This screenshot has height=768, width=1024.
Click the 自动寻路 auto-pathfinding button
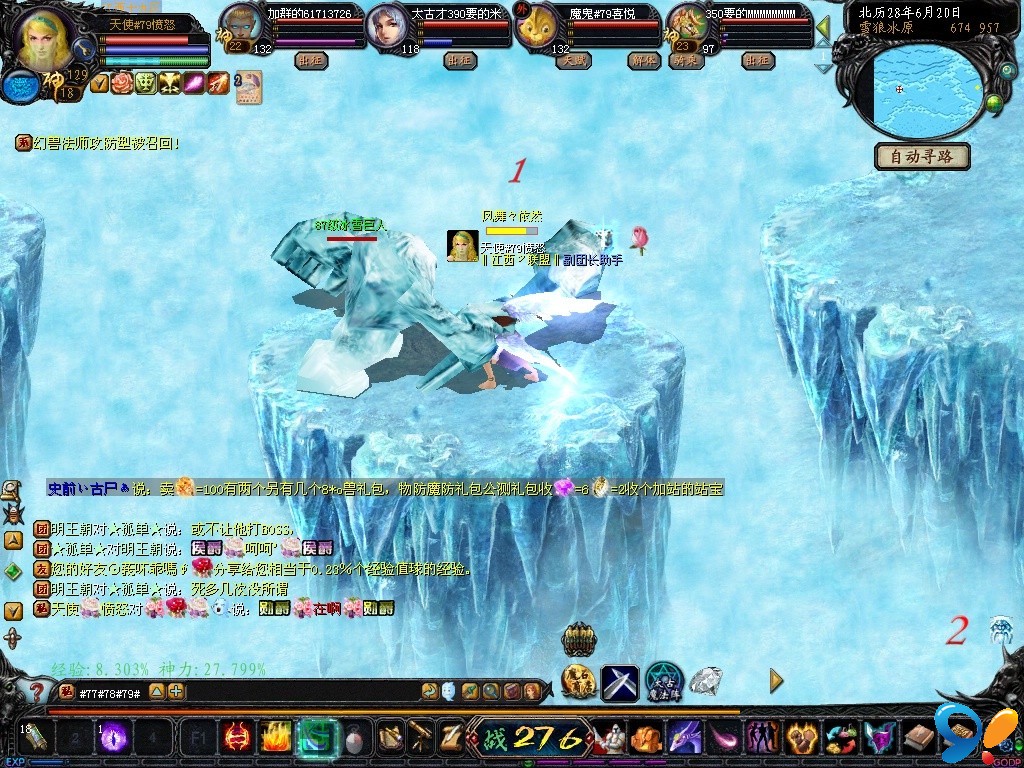tap(924, 156)
